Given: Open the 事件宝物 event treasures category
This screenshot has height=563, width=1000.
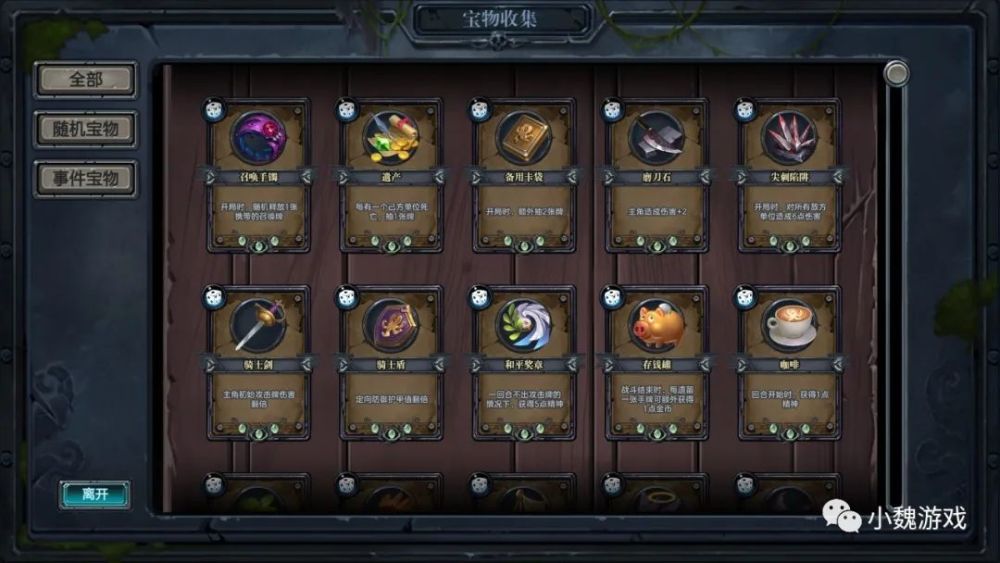Looking at the screenshot, I should click(x=85, y=178).
